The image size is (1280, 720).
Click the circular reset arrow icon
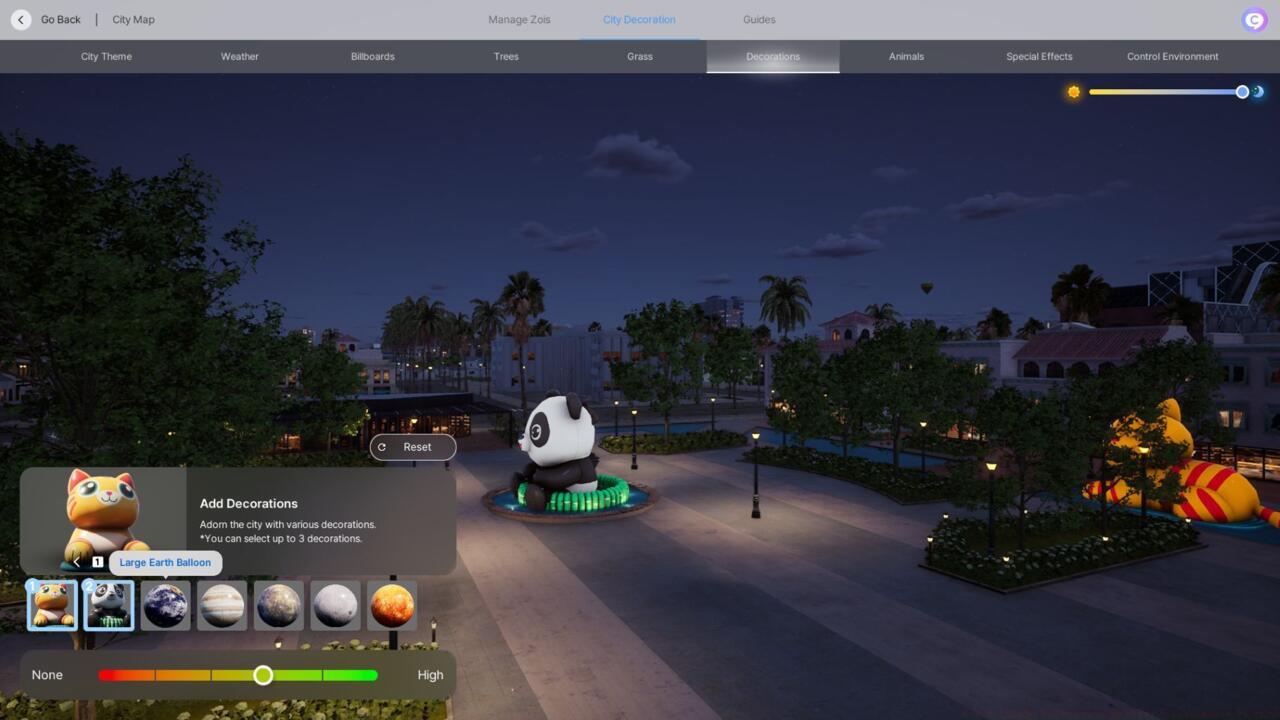pyautogui.click(x=383, y=447)
